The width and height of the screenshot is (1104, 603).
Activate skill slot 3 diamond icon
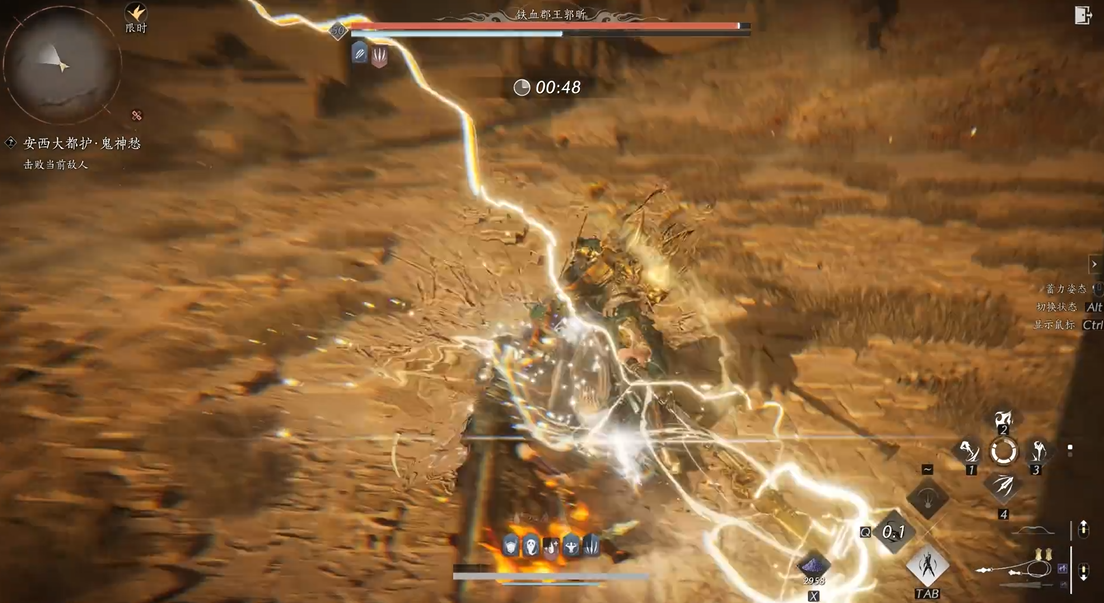pyautogui.click(x=1038, y=451)
